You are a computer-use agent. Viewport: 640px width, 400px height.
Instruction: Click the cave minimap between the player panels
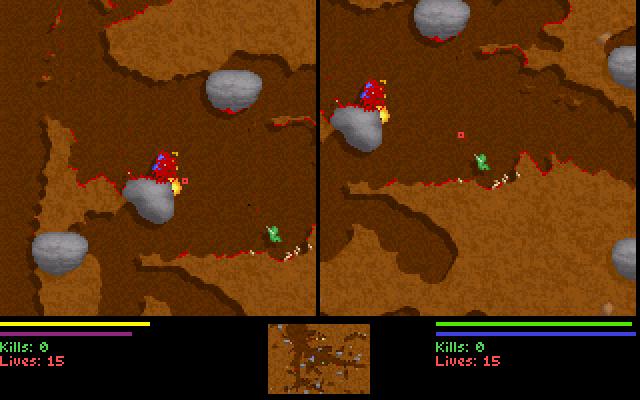tap(319, 358)
